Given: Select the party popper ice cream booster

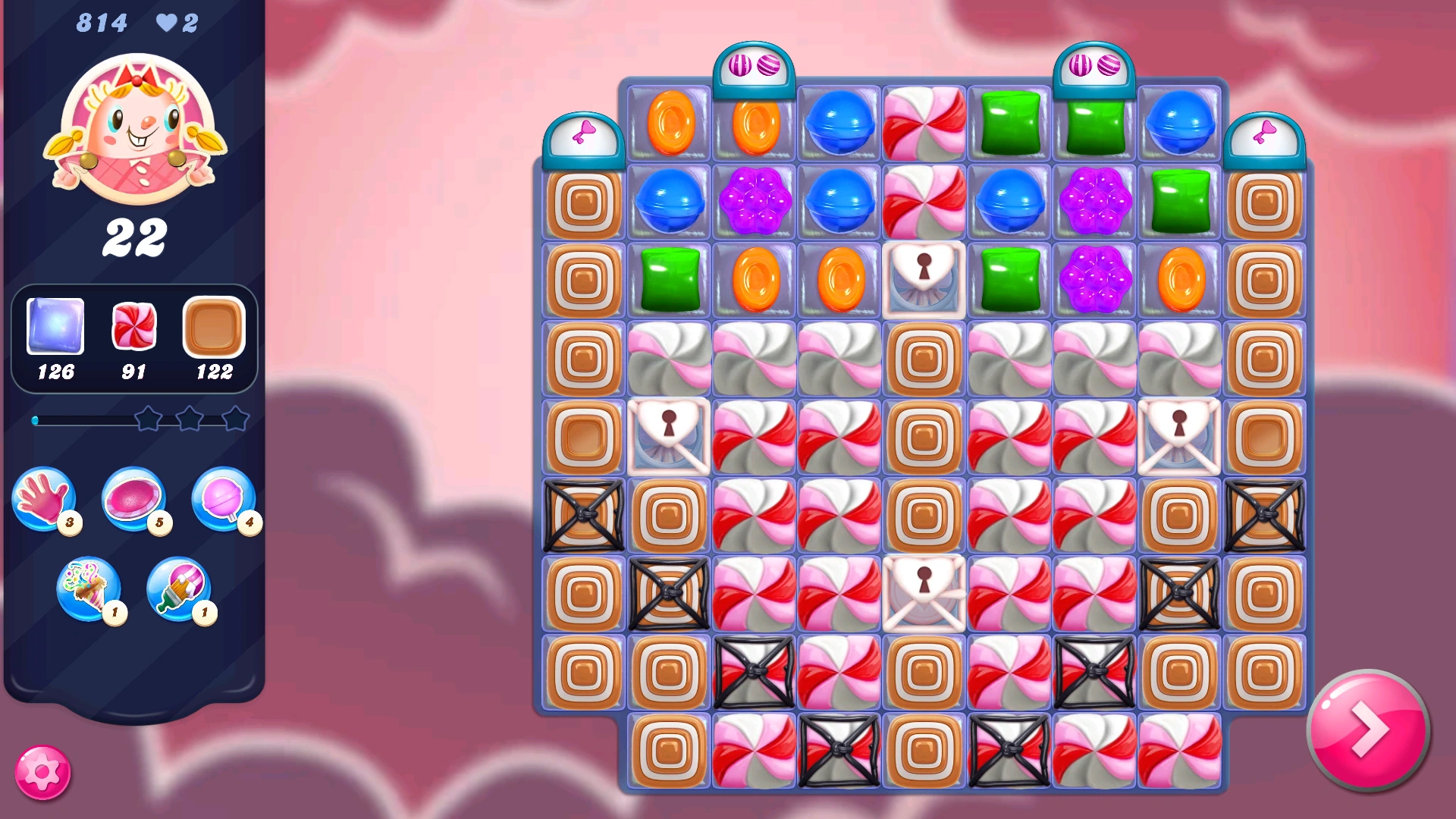Looking at the screenshot, I should tap(87, 589).
